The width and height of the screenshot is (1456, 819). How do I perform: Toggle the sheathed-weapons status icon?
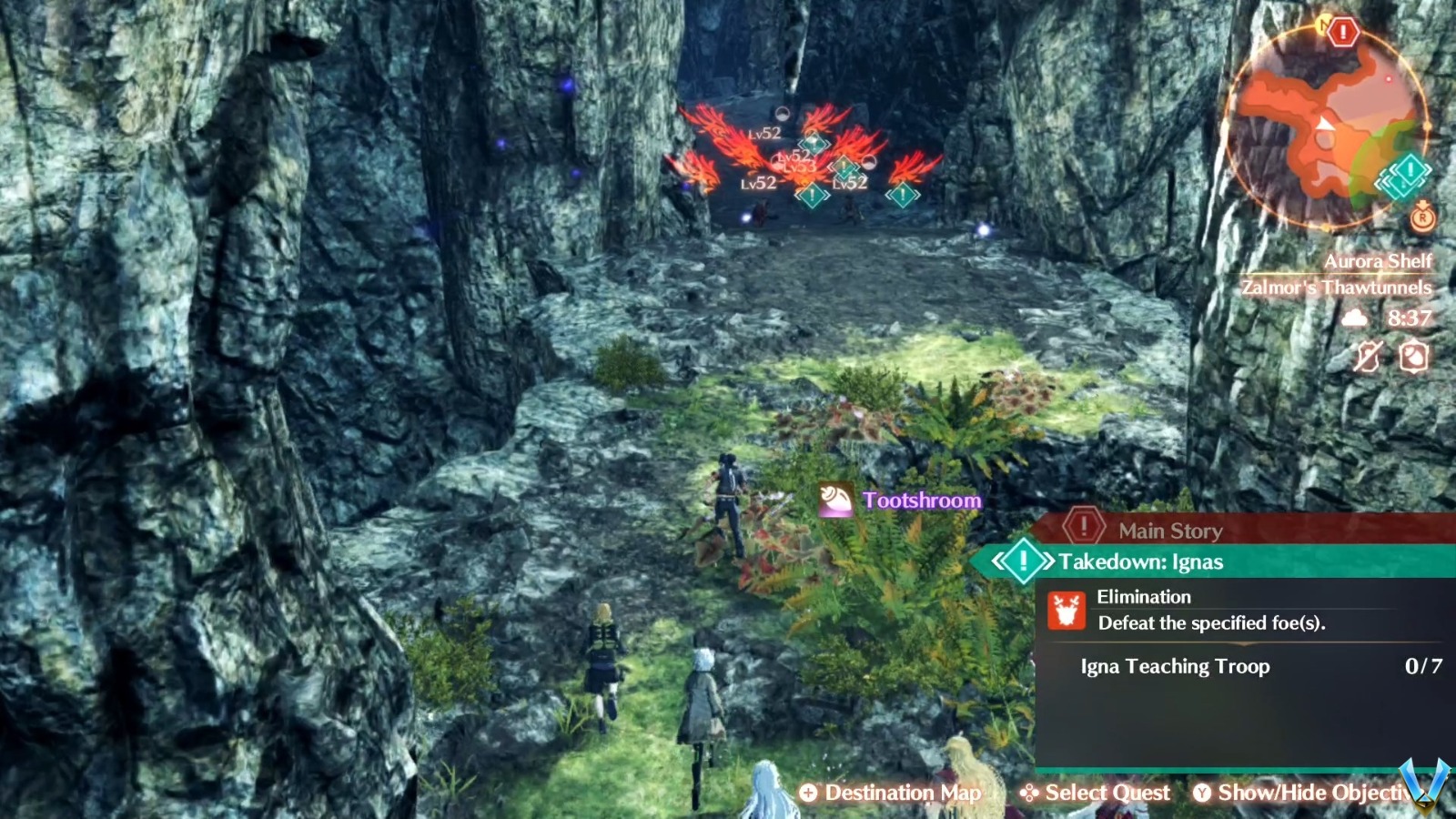(1368, 357)
